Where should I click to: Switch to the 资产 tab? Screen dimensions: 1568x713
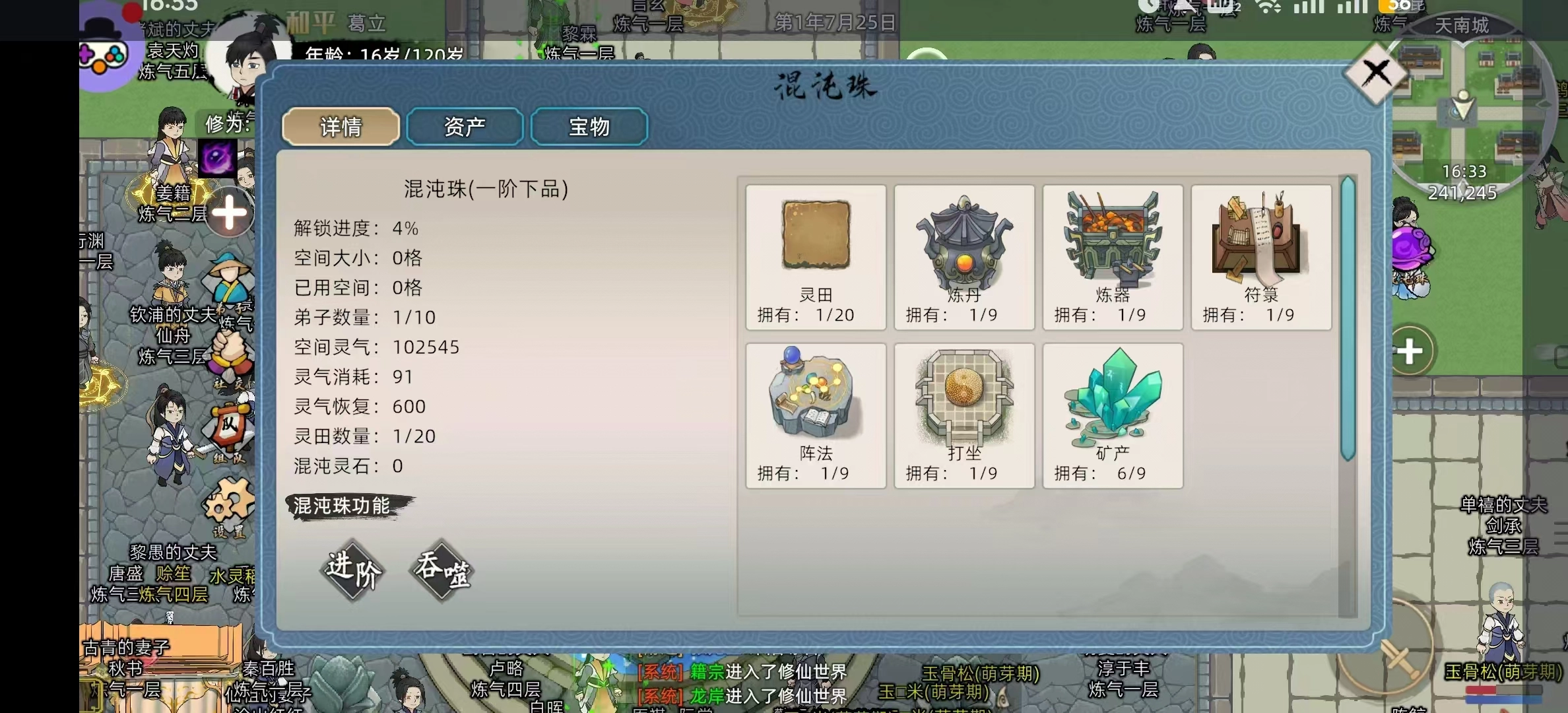click(465, 126)
